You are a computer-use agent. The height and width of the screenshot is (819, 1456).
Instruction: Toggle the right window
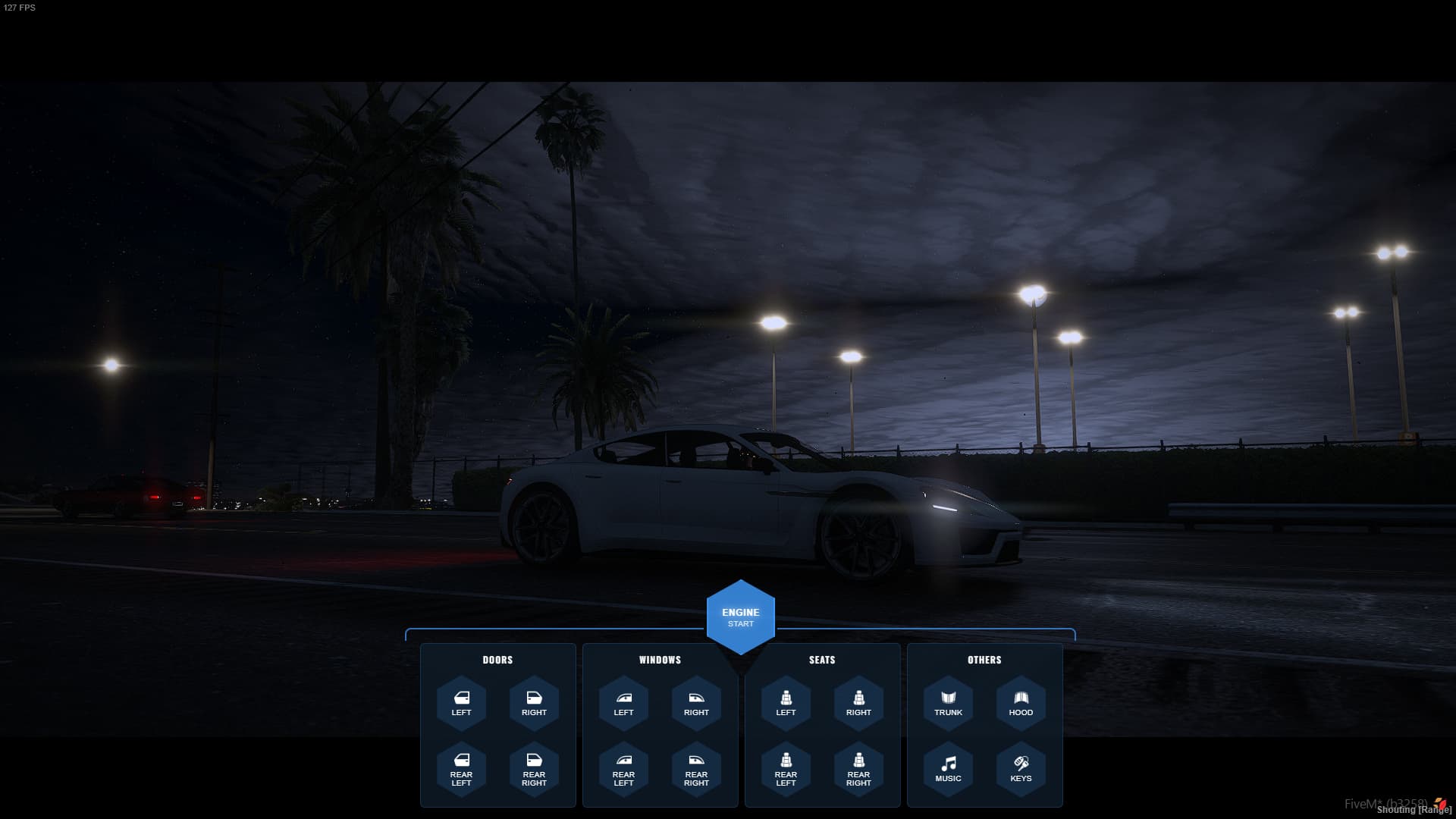click(695, 703)
